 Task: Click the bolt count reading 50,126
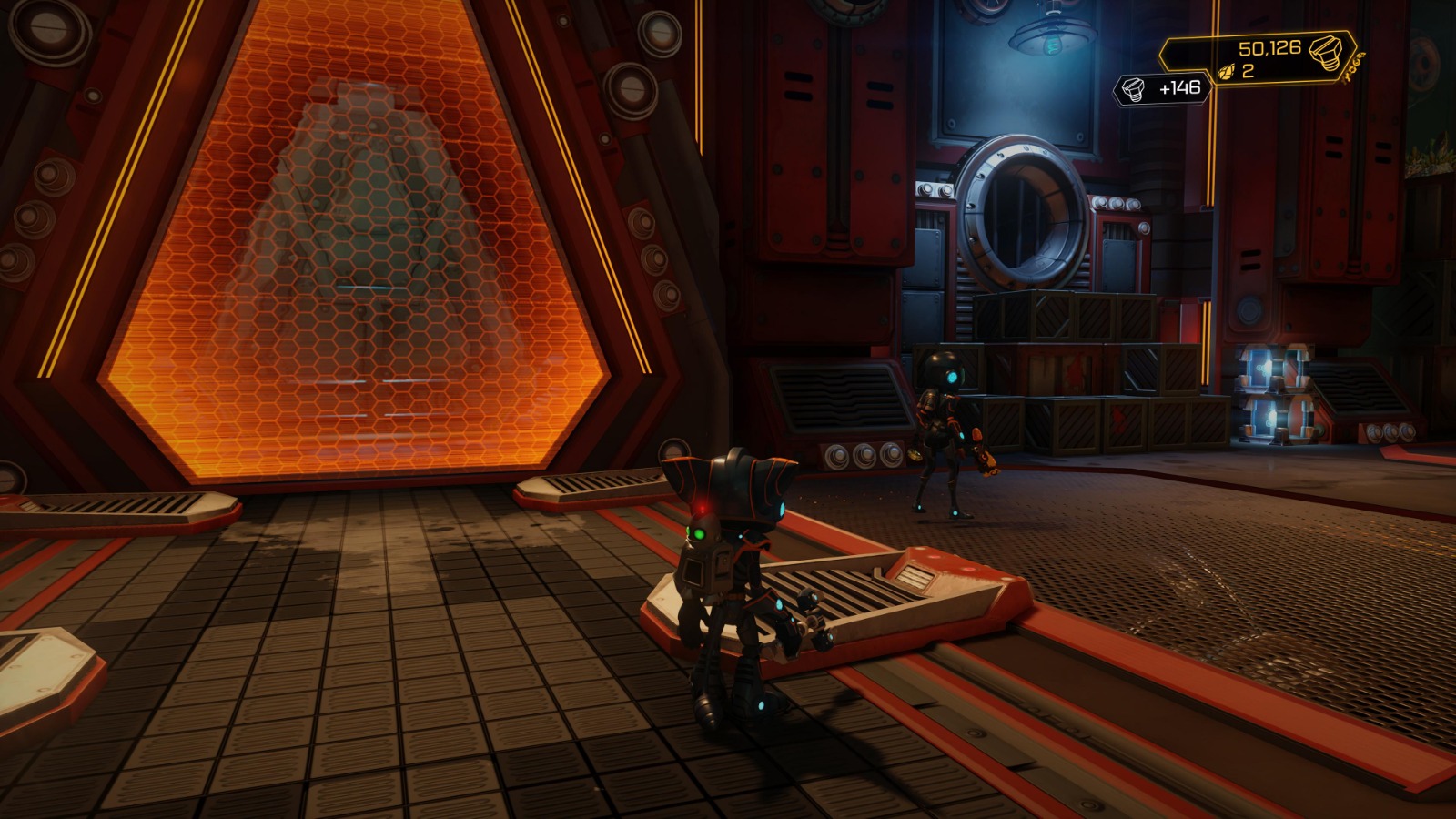click(x=1270, y=48)
